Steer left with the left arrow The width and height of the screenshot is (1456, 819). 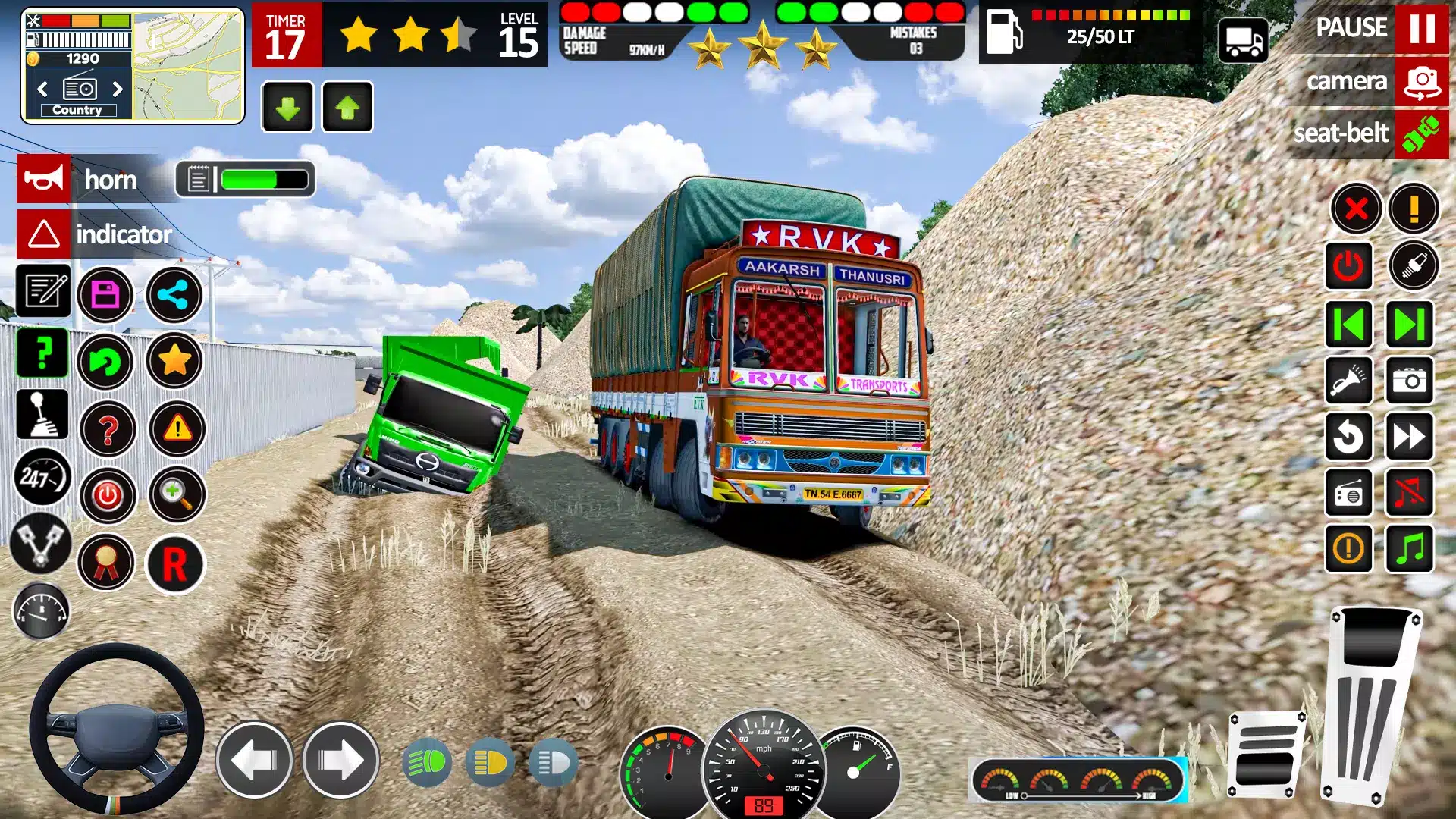click(254, 760)
